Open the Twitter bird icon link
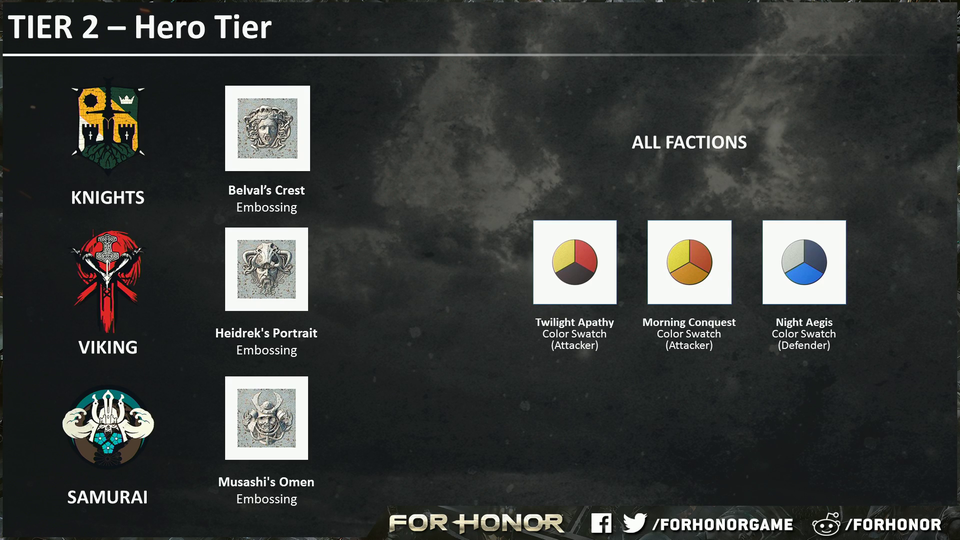 (634, 523)
